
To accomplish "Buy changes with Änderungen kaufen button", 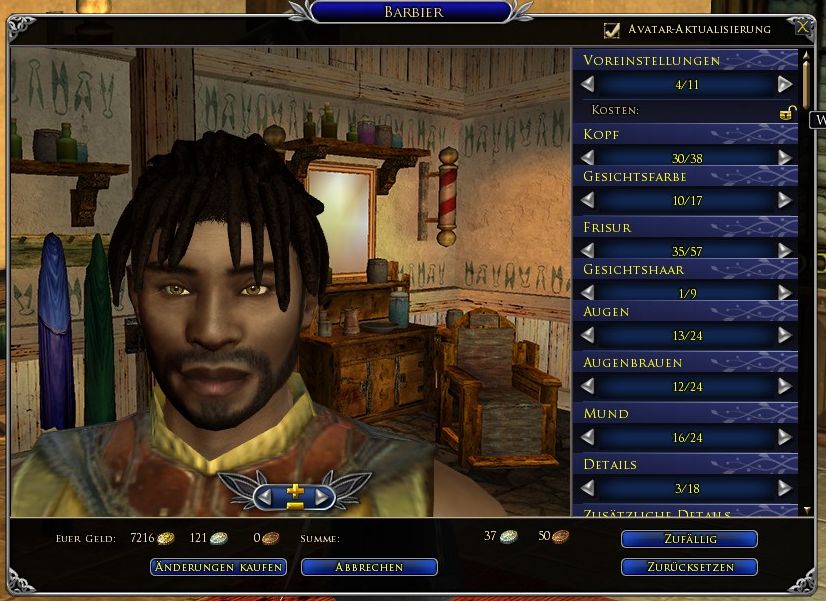I will [x=218, y=567].
